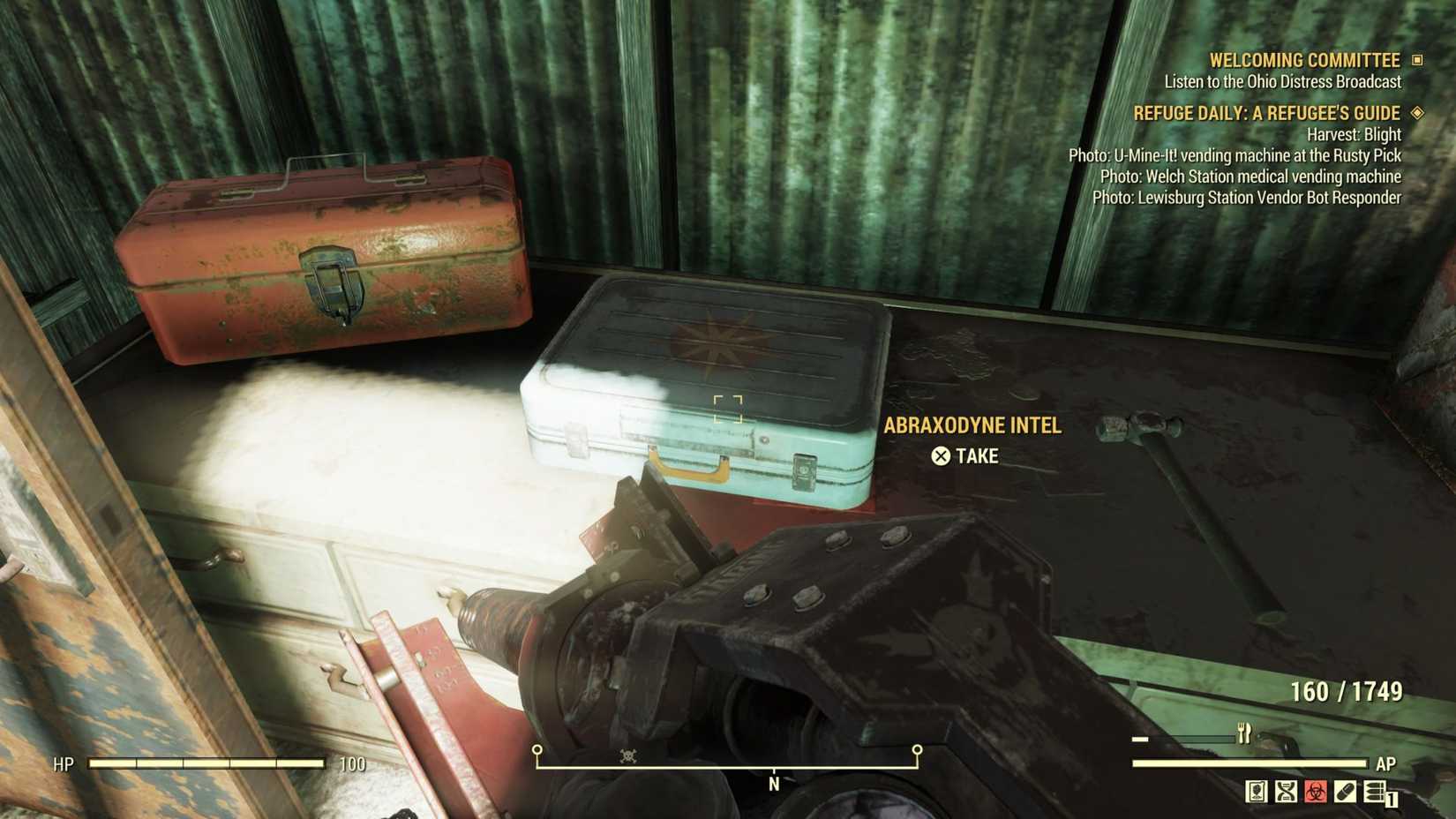Click the DNA mutation status icon
1456x819 pixels.
[x=1286, y=792]
